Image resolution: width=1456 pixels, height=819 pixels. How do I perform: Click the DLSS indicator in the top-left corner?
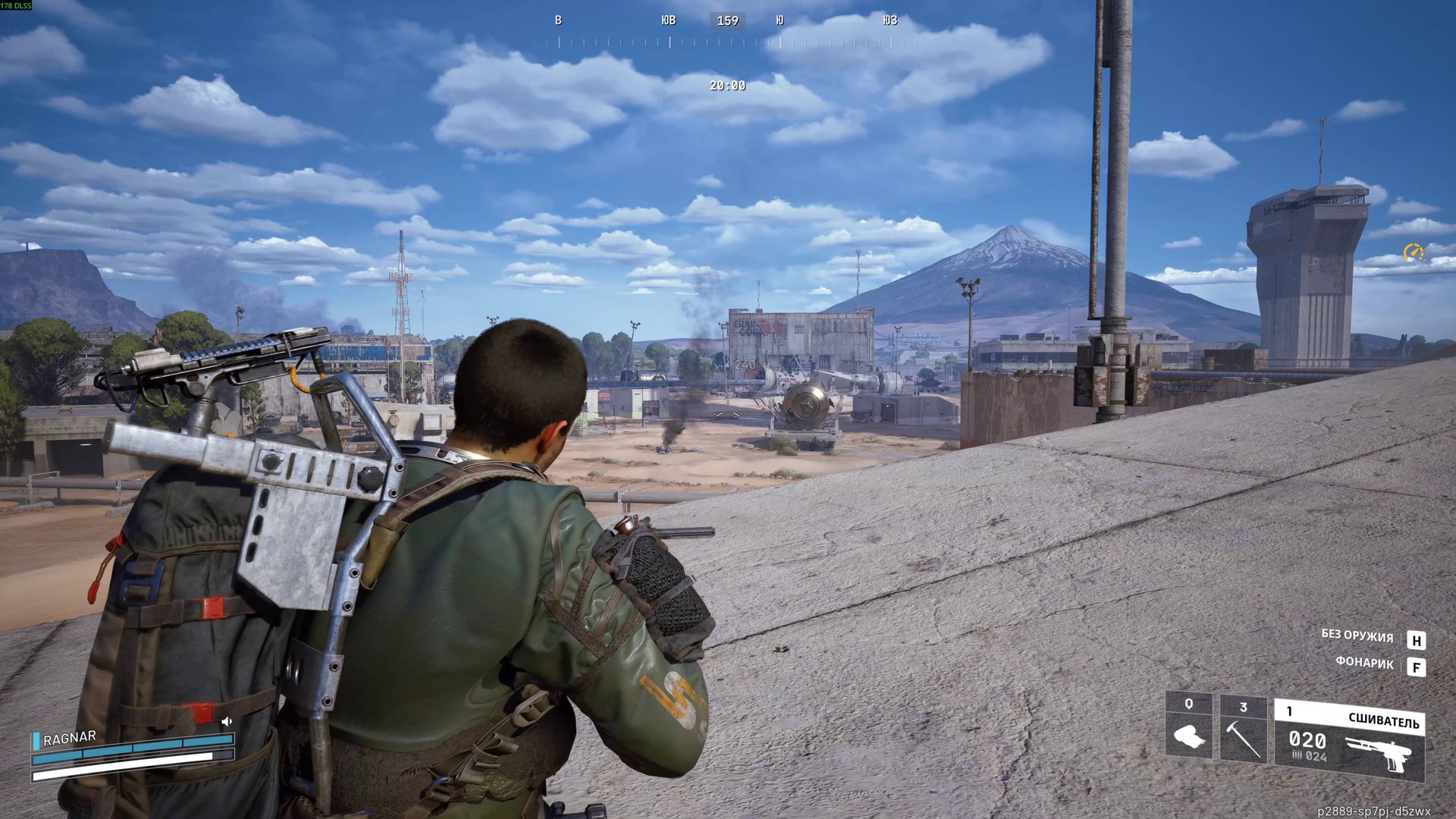[17, 5]
